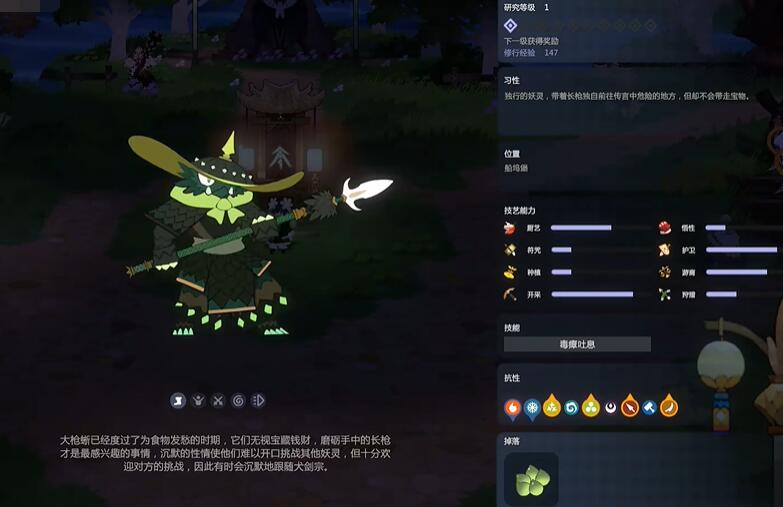Switch to the boot-shaped animation pose
The height and width of the screenshot is (507, 783).
[x=178, y=401]
